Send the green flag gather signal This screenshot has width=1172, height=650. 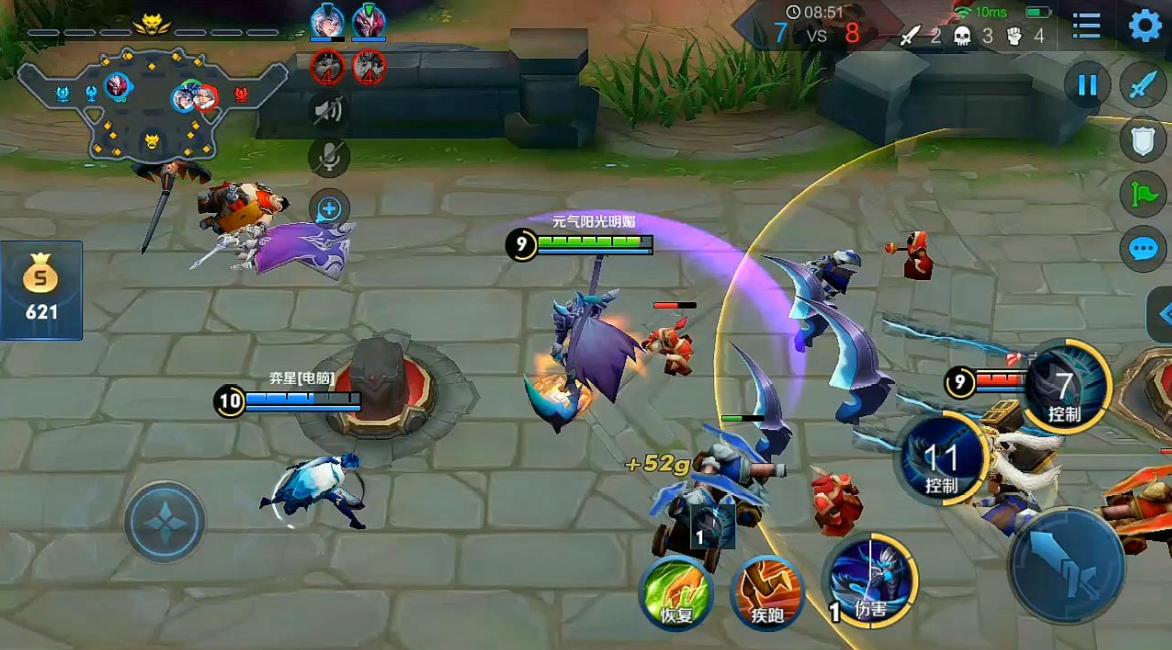tap(1143, 194)
